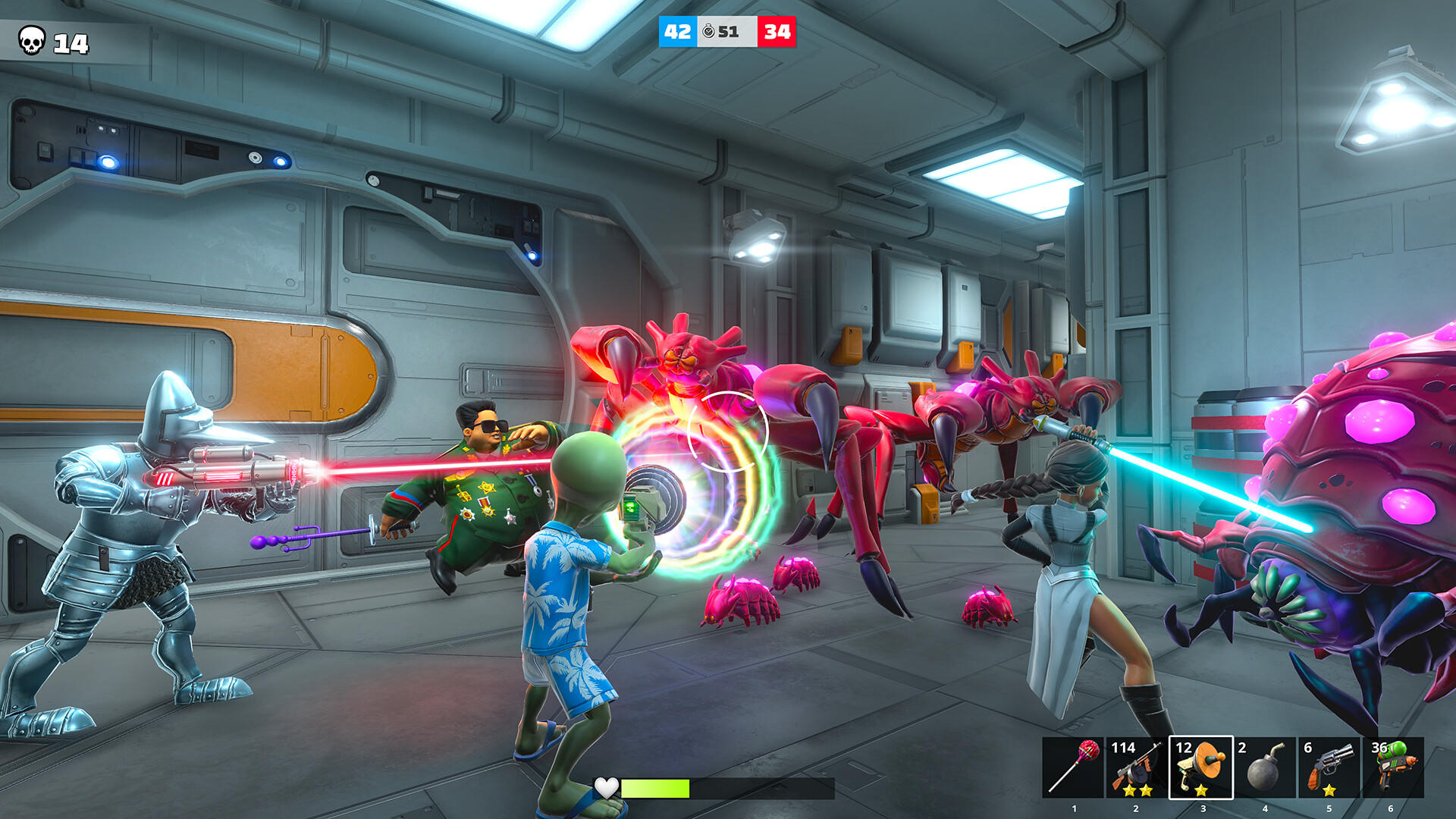Viewport: 1456px width, 819px height.
Task: Click the ammo count 114 on slot 2
Action: [x=1124, y=746]
